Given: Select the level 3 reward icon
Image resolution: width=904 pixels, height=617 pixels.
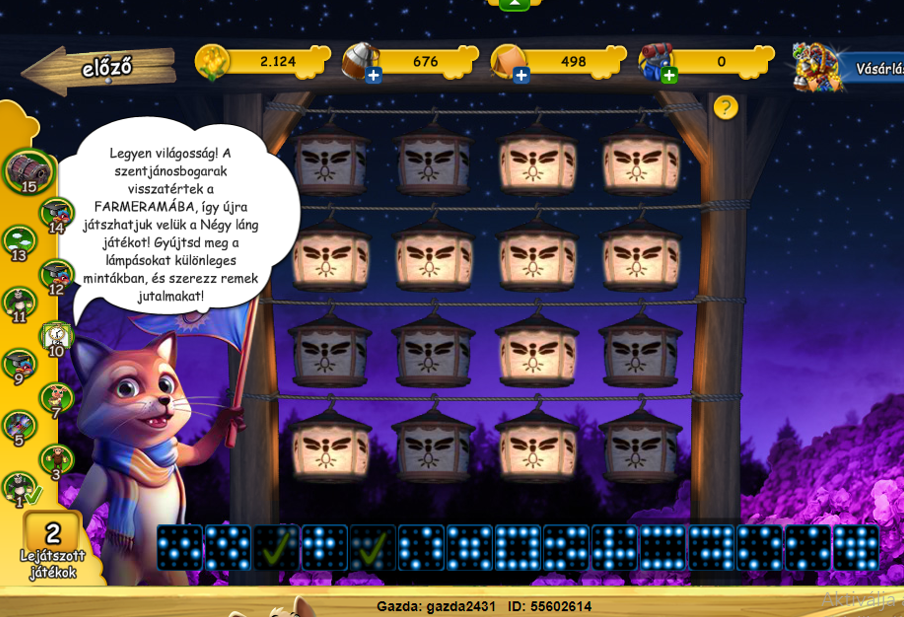Looking at the screenshot, I should coord(56,461).
